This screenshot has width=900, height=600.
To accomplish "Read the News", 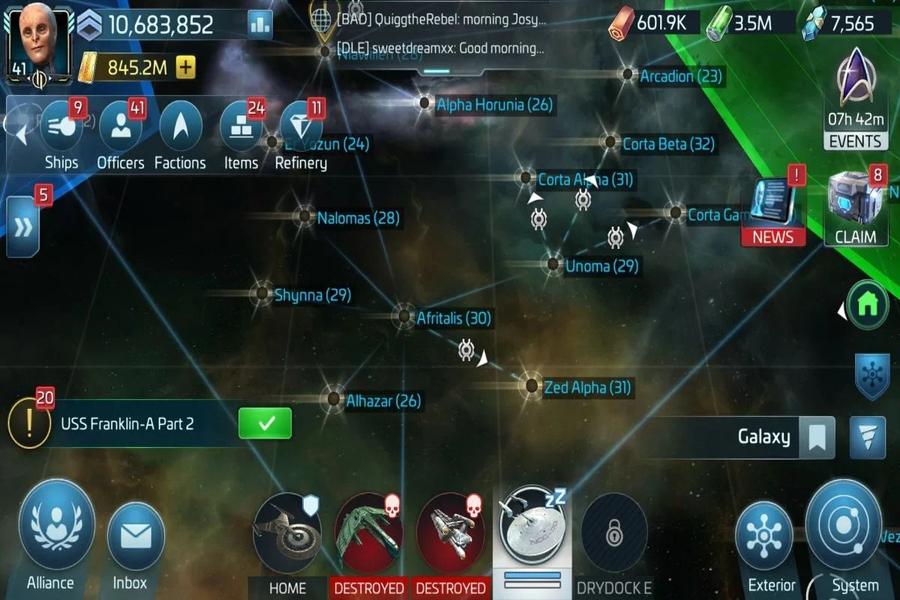I will [773, 210].
